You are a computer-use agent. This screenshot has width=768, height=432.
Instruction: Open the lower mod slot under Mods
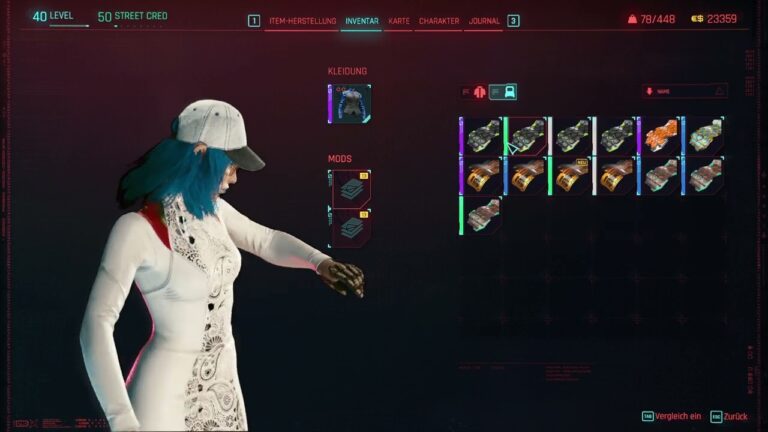350,227
